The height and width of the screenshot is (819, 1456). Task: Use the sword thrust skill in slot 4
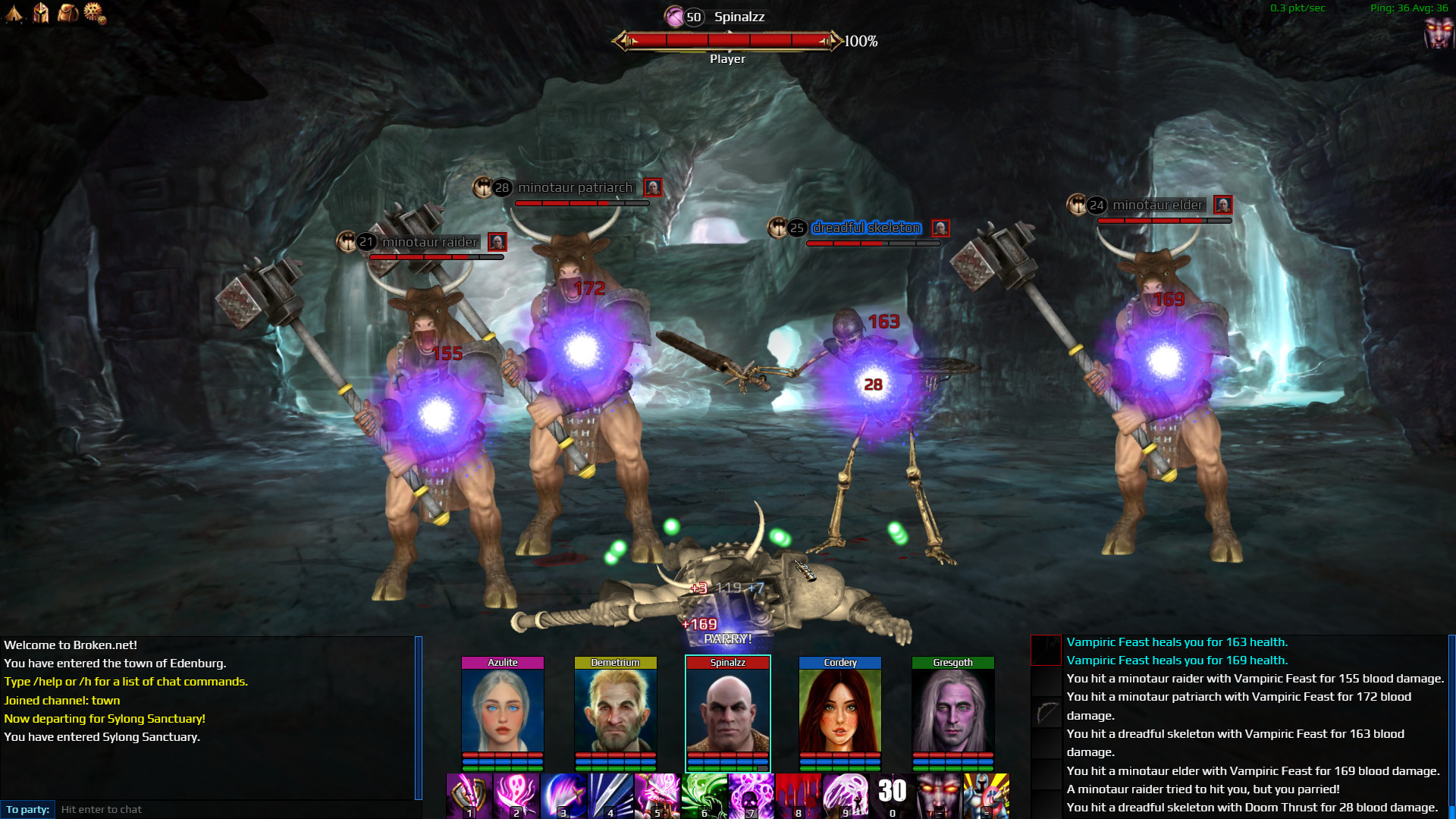[610, 795]
